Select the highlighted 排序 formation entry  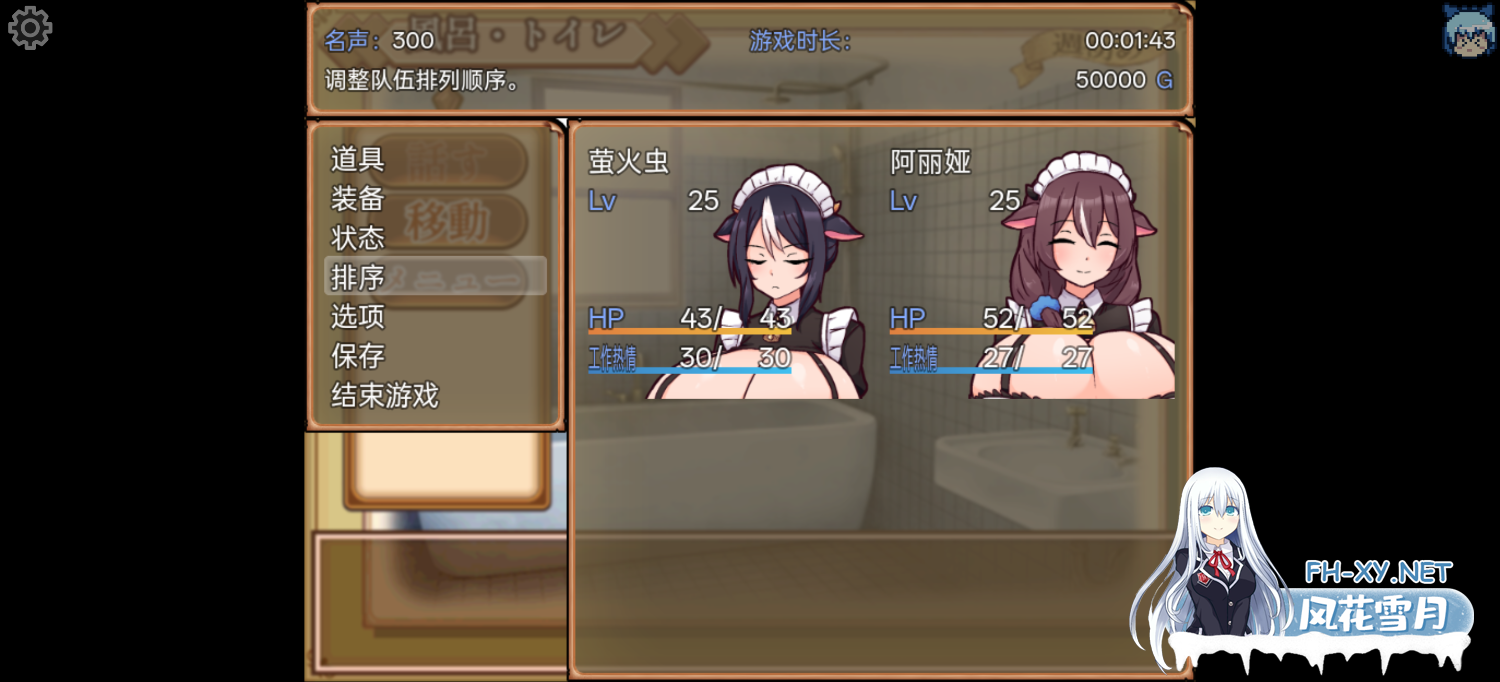(435, 277)
